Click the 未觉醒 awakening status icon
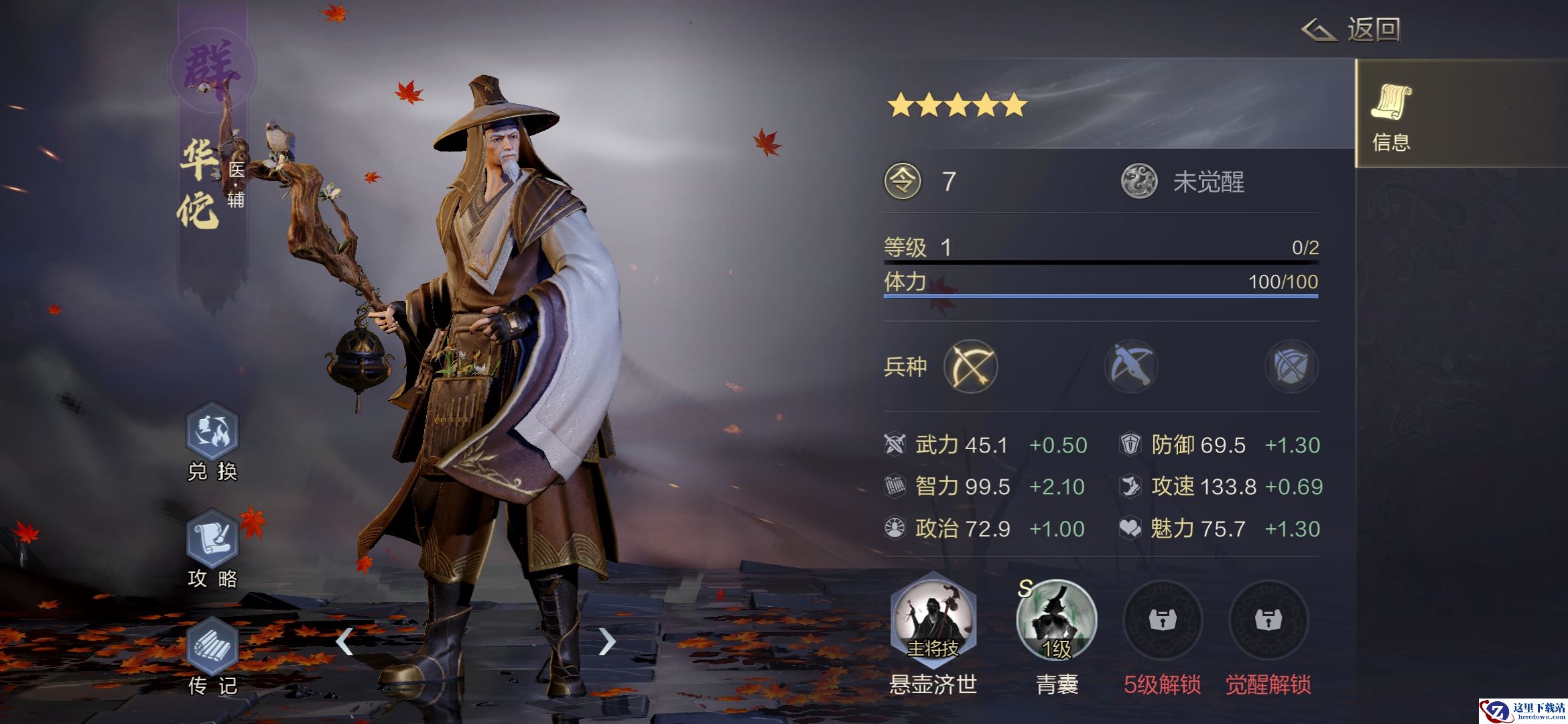Screen dimensions: 1568x724 click(x=1139, y=182)
